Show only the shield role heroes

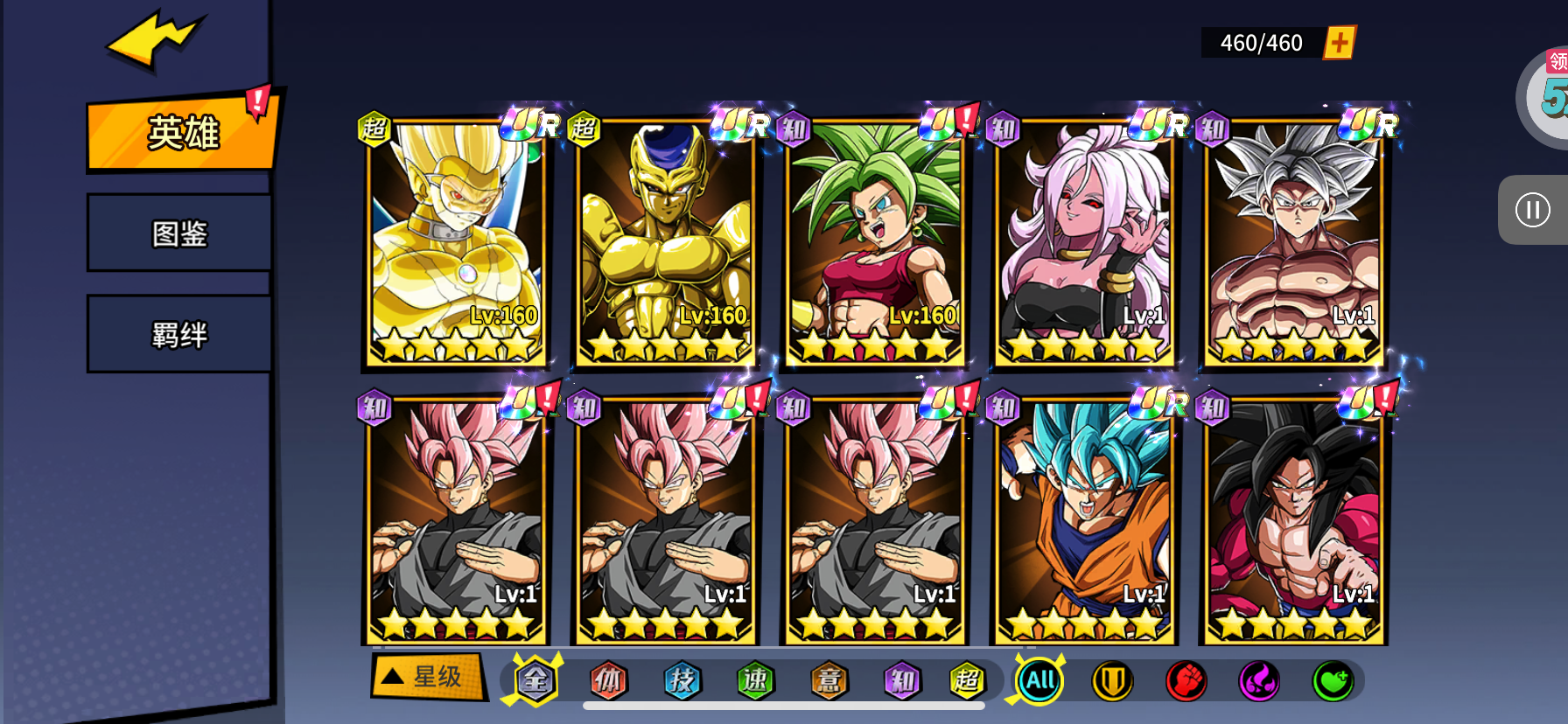pos(1112,681)
